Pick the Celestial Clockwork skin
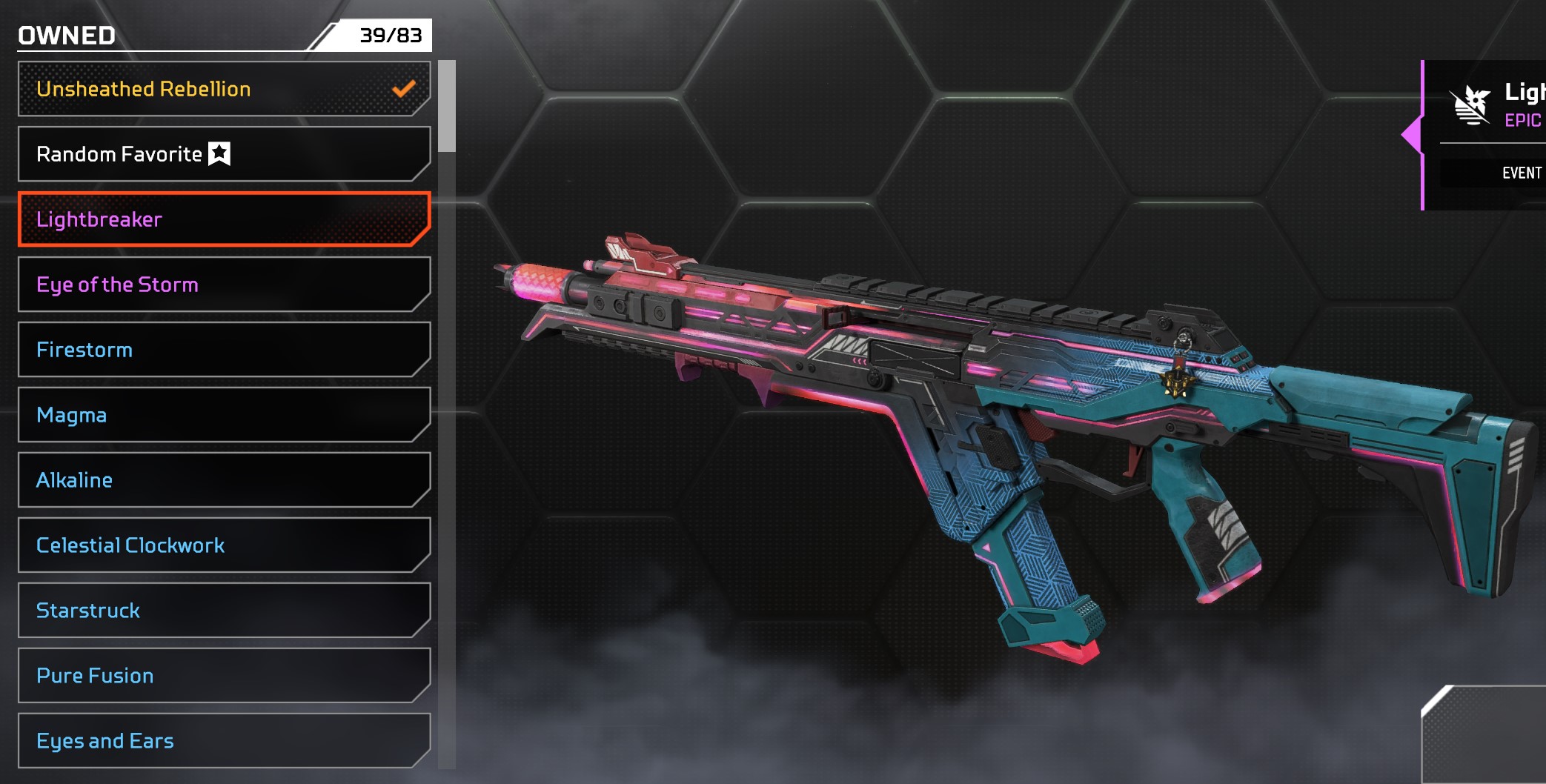The width and height of the screenshot is (1546, 784). [x=222, y=545]
